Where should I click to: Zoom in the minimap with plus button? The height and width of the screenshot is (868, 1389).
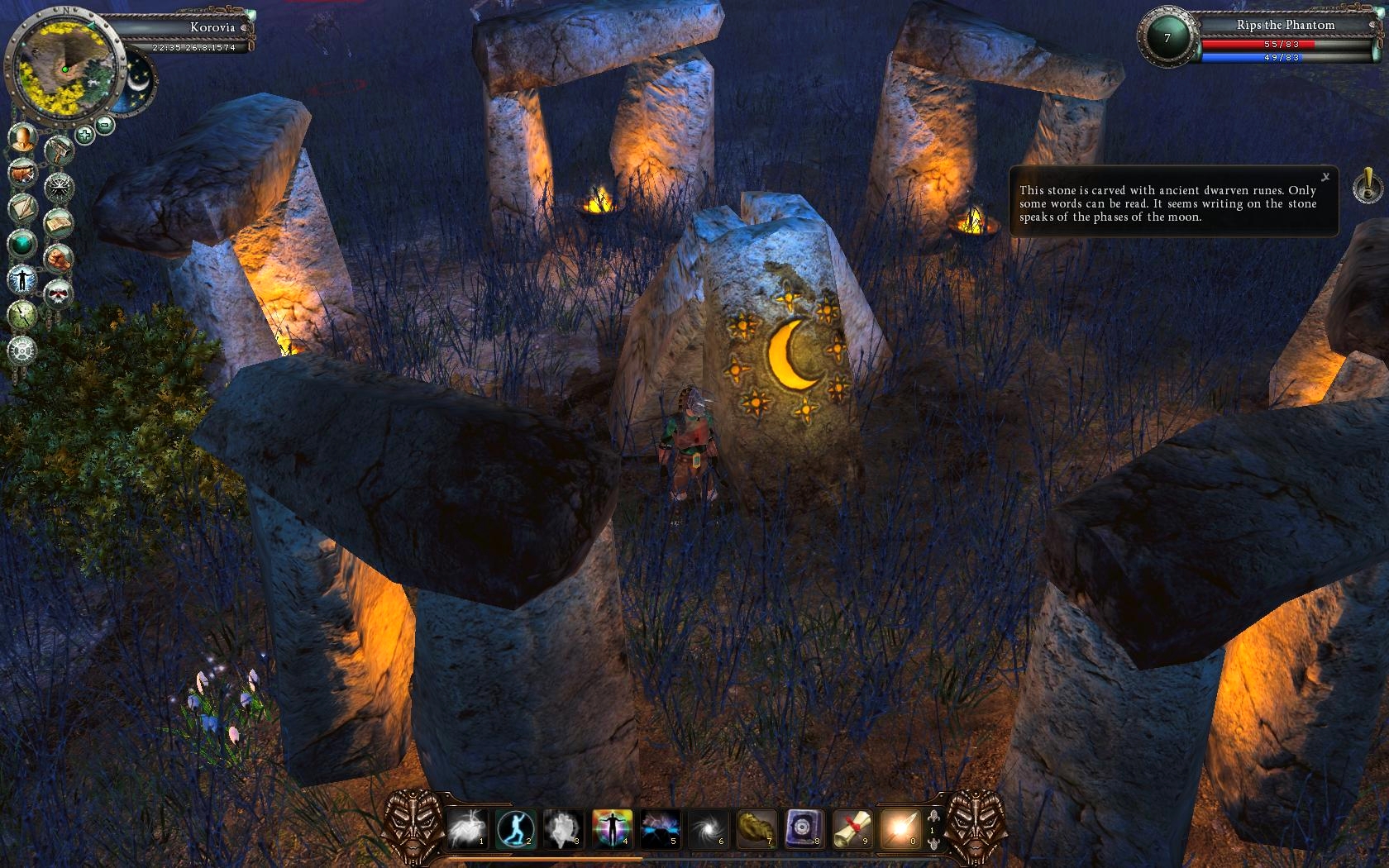[x=84, y=133]
